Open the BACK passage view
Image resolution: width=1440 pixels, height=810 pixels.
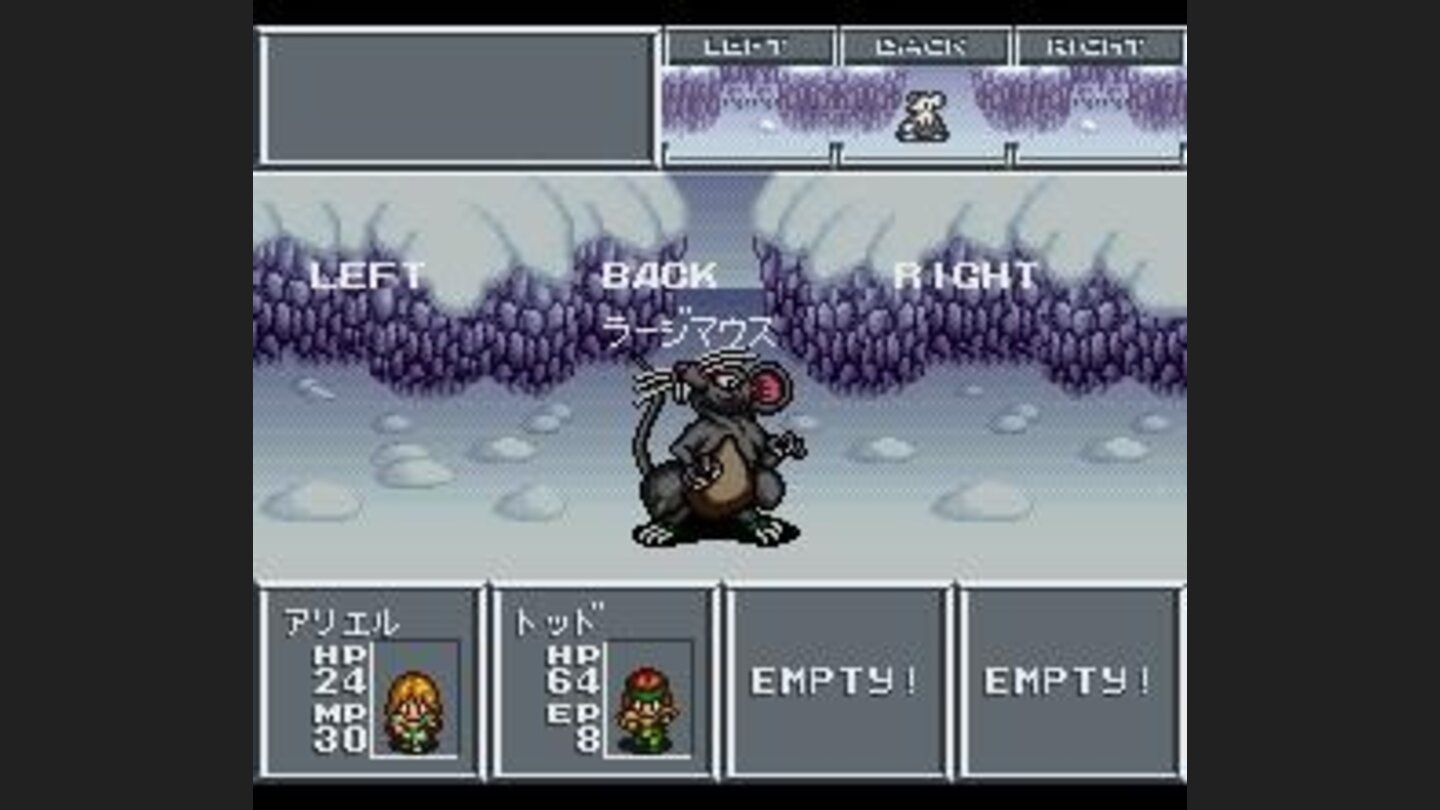click(x=658, y=270)
